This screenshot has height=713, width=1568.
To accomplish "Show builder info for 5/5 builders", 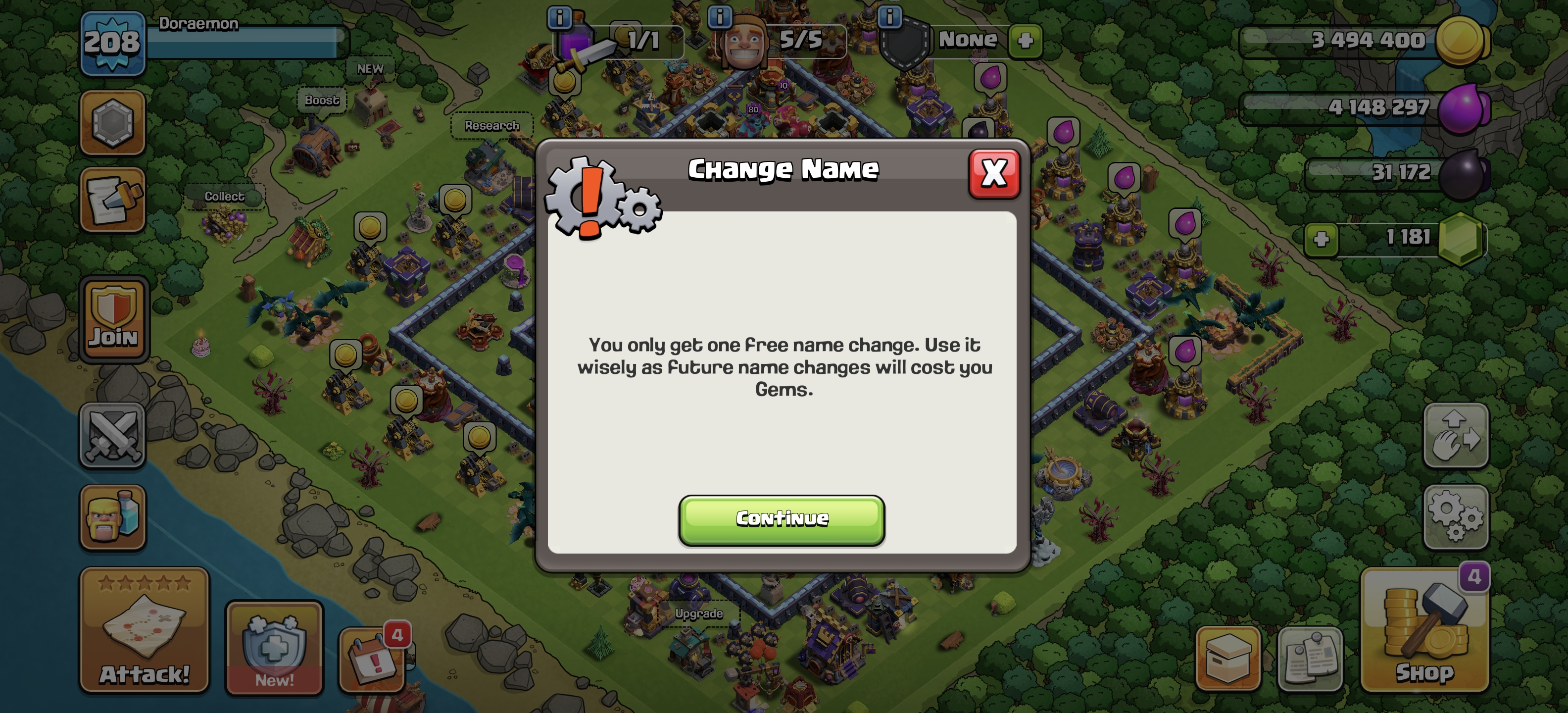I will [x=720, y=16].
